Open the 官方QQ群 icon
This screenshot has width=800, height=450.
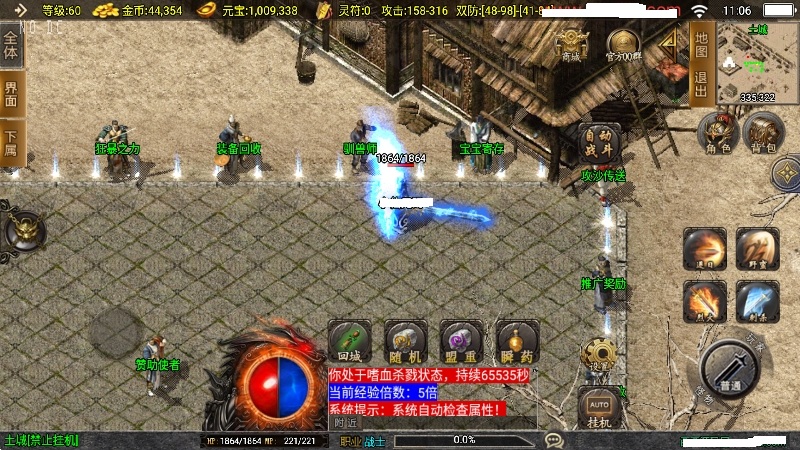point(623,45)
